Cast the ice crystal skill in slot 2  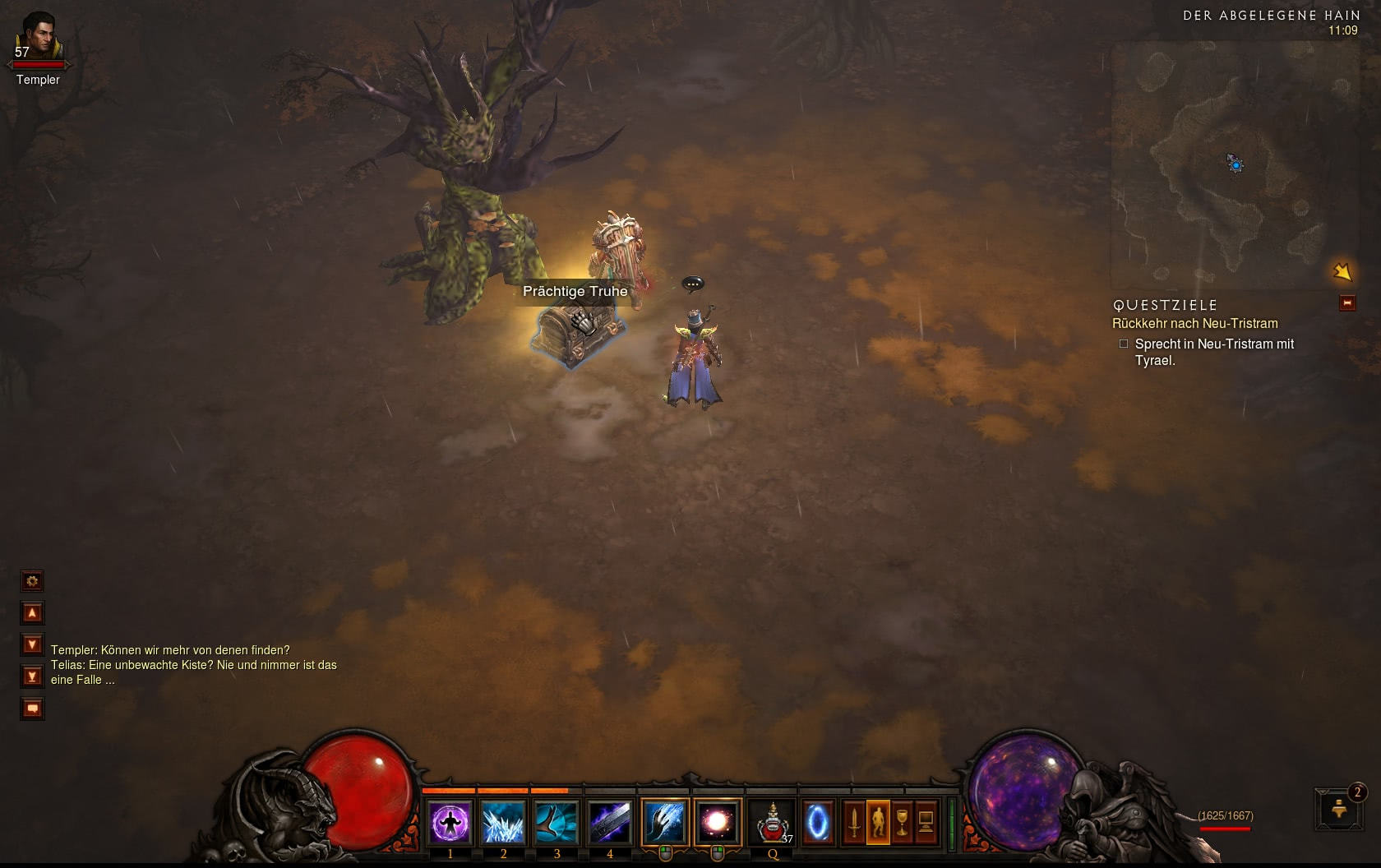click(503, 822)
